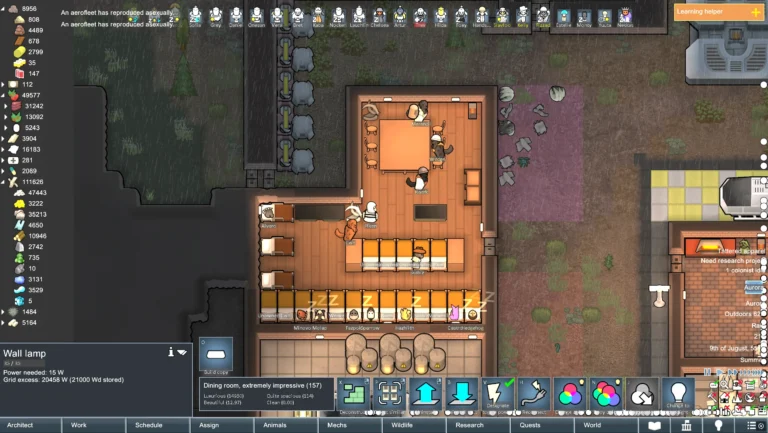Switch to the Schedule tab
768x433 pixels.
point(148,425)
